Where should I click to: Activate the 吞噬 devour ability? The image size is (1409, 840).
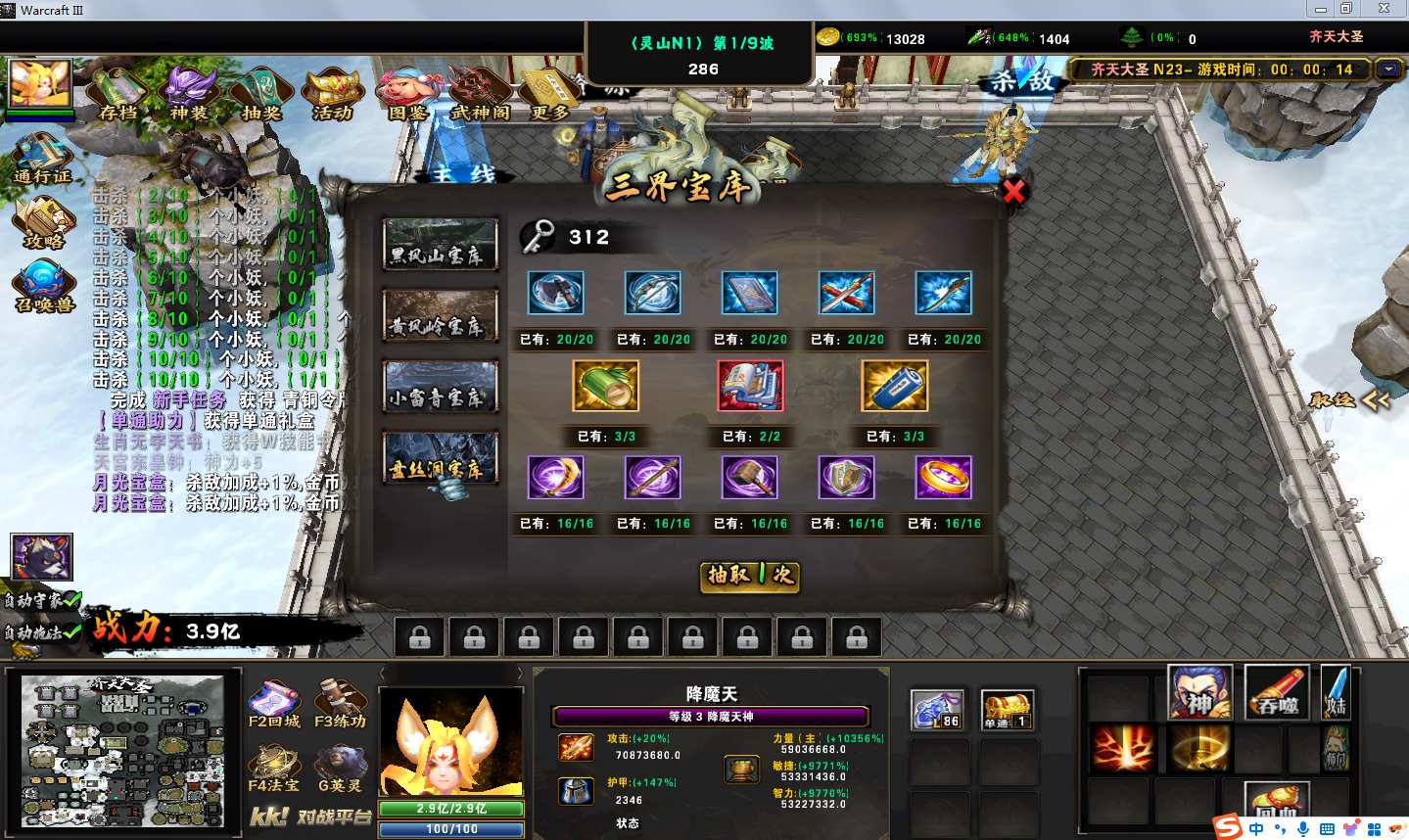pyautogui.click(x=1277, y=692)
